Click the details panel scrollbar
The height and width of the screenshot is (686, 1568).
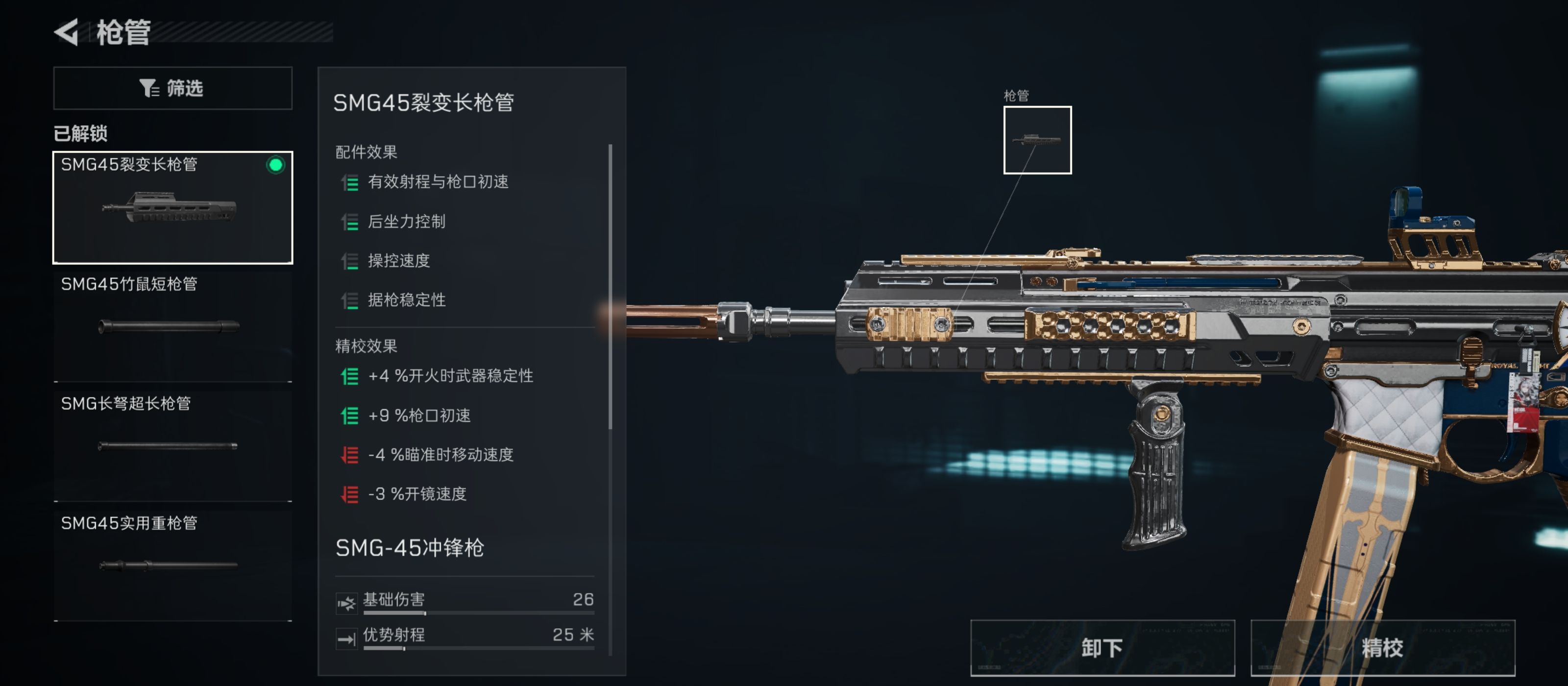[610, 286]
